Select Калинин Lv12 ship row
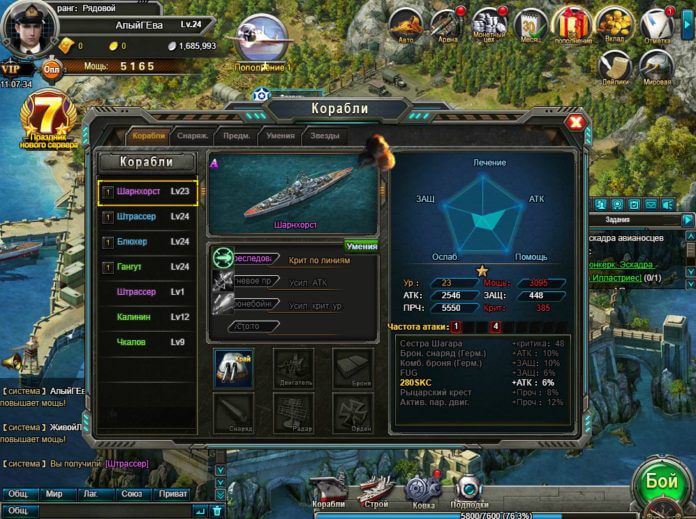This screenshot has width=696, height=519. tap(148, 317)
